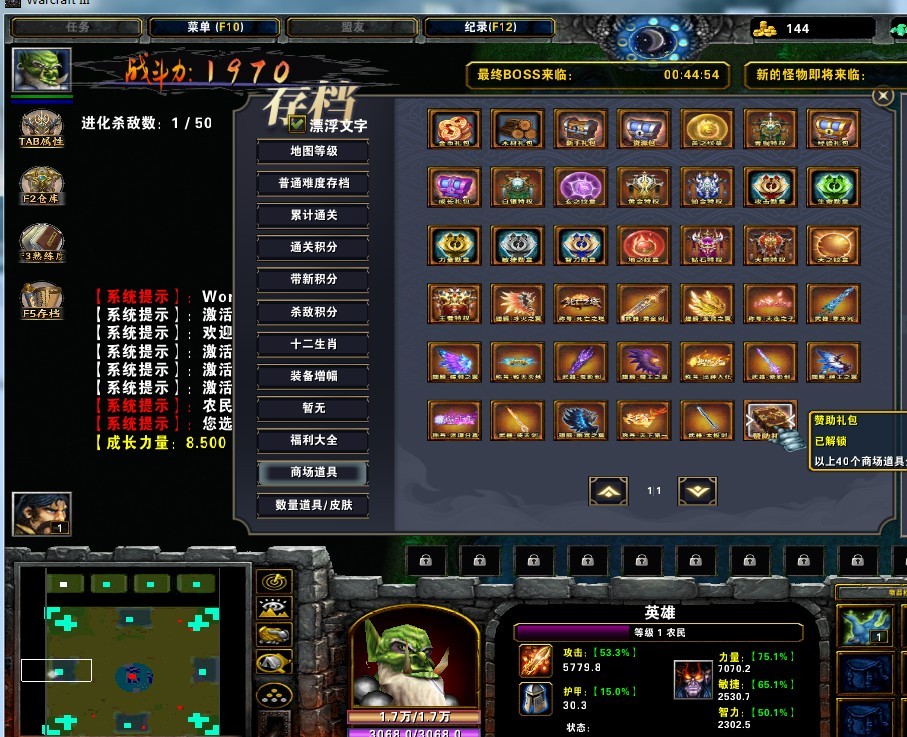Switch to 数量道具/皮肤 tab
This screenshot has height=737, width=907.
tap(313, 505)
